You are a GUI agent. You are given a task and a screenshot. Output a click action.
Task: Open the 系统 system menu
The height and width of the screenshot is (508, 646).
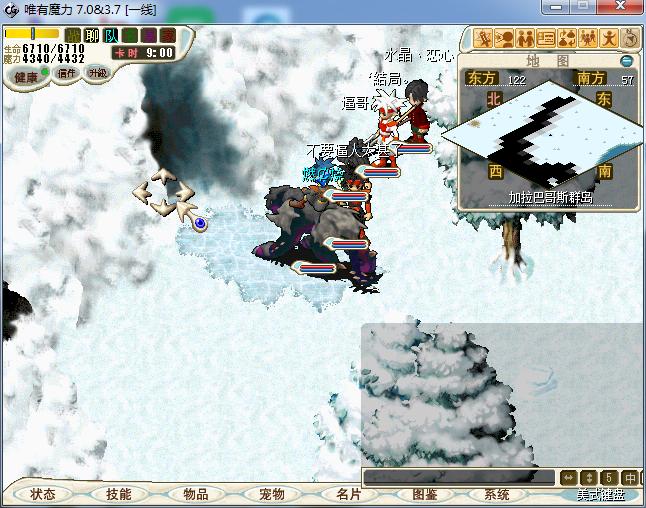click(497, 494)
